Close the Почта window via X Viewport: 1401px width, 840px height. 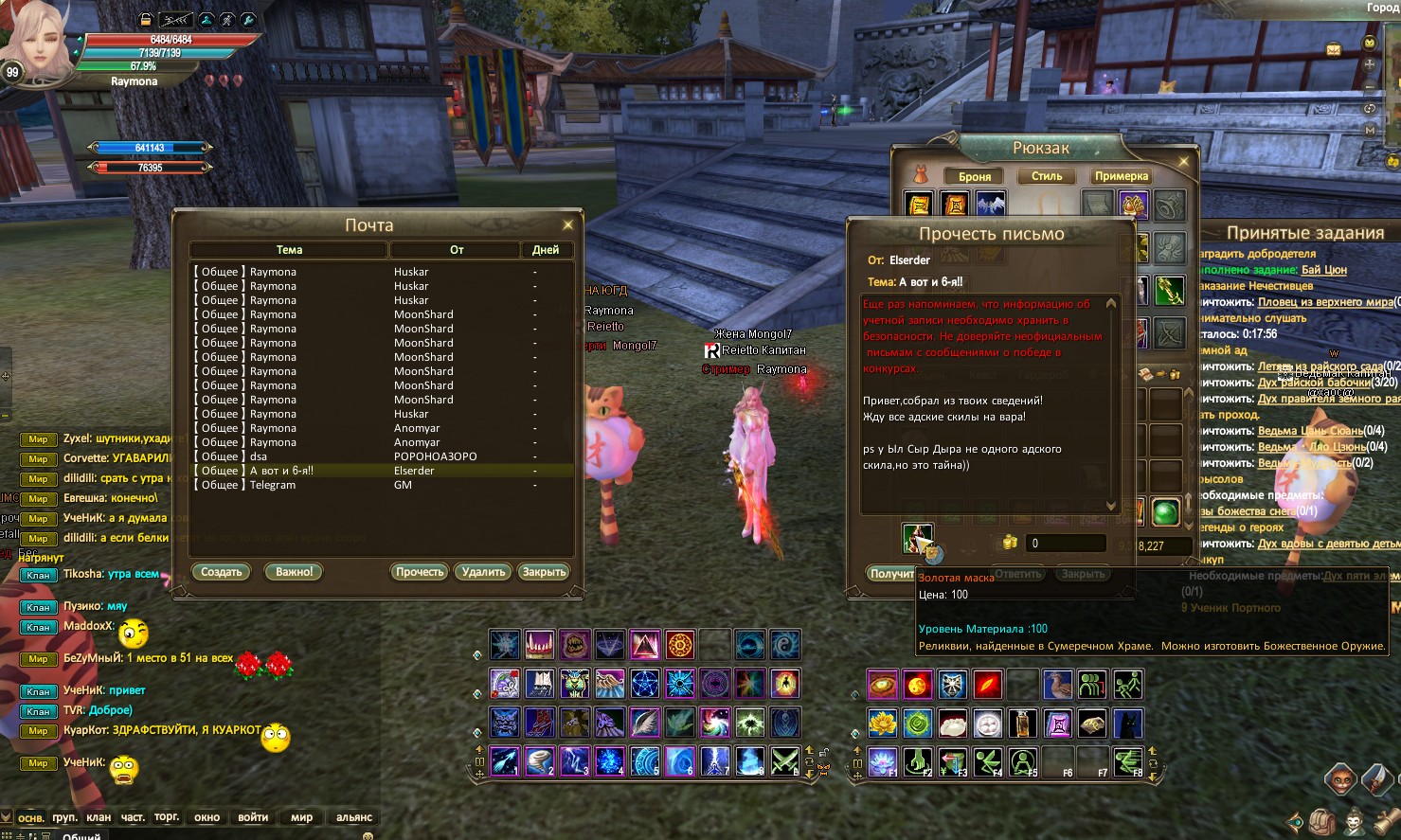(x=567, y=225)
